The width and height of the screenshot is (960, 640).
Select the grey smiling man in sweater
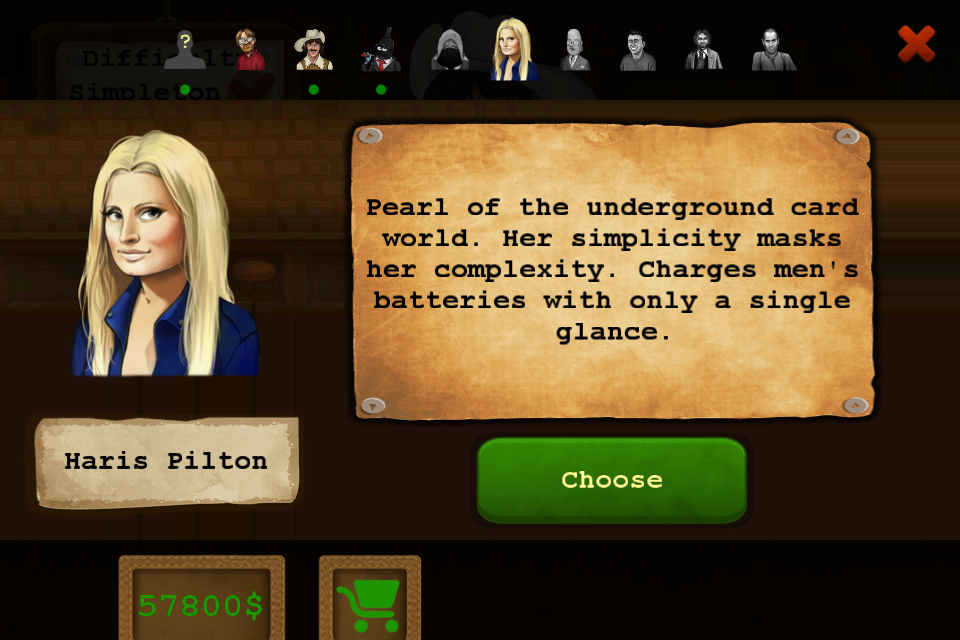pyautogui.click(x=637, y=50)
